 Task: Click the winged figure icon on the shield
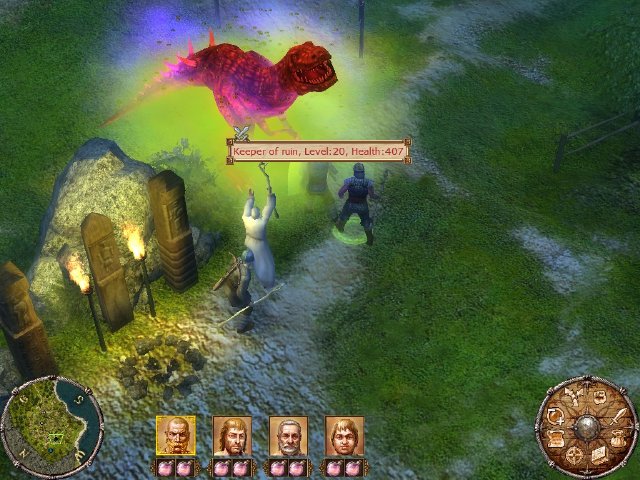(x=574, y=396)
